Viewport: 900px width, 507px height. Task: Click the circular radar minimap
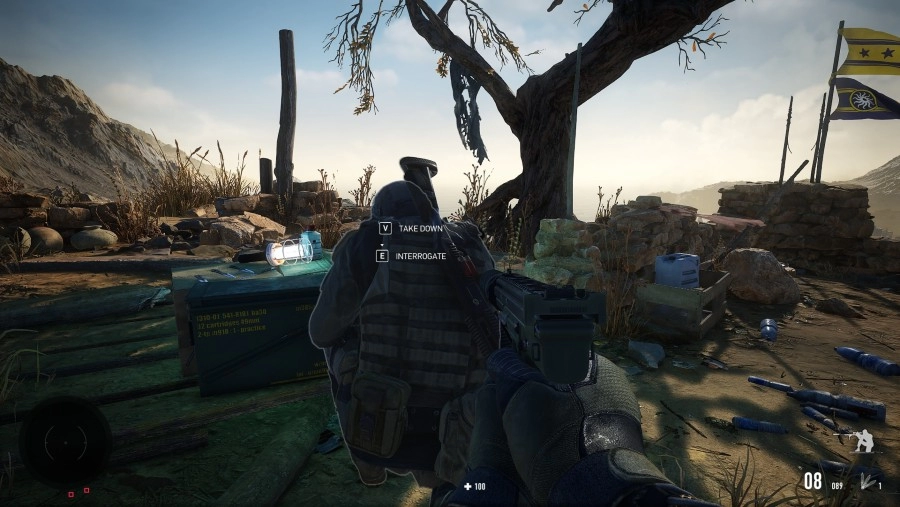coord(65,441)
